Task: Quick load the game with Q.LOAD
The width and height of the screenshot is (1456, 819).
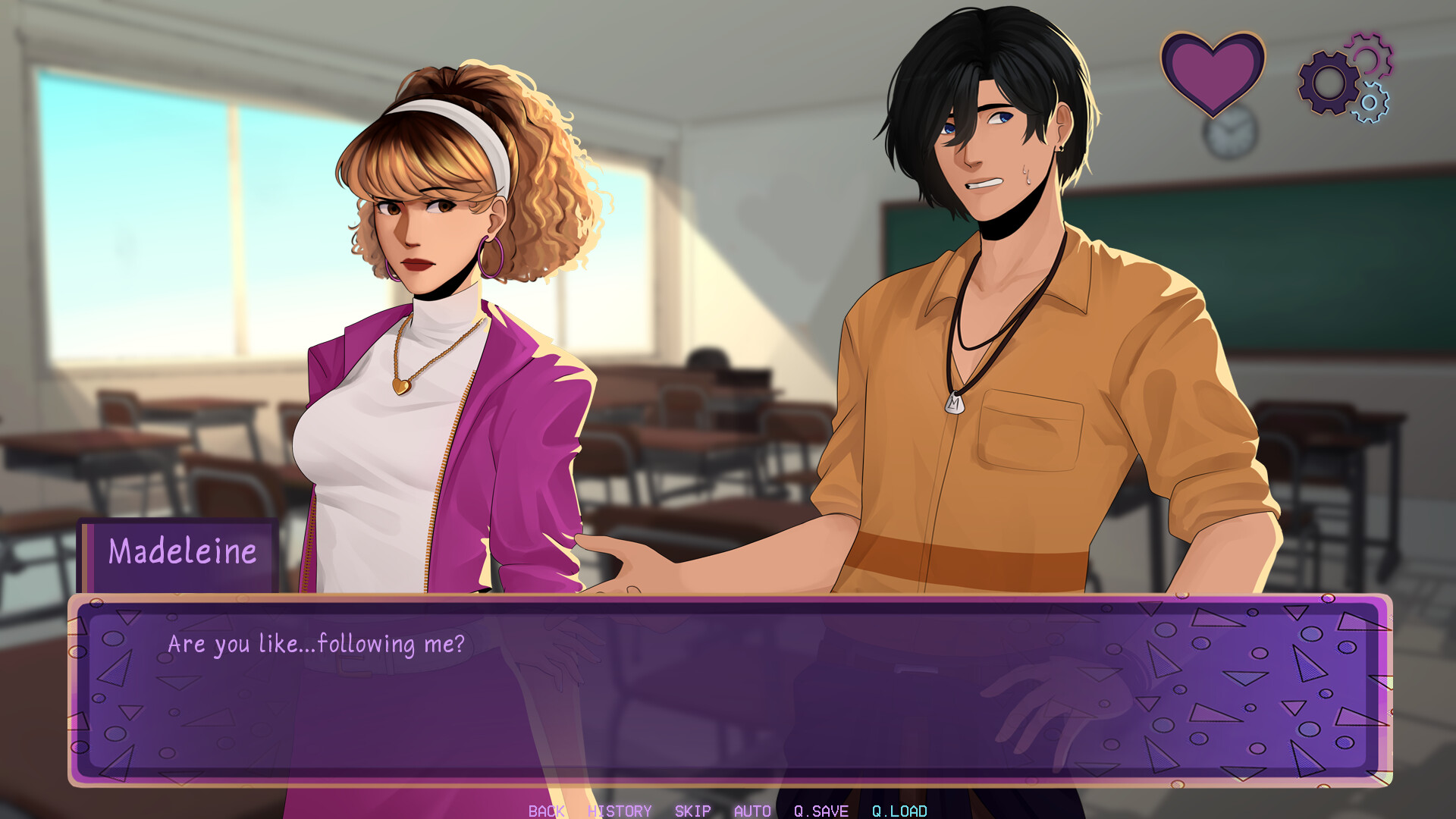Action: coord(899,811)
